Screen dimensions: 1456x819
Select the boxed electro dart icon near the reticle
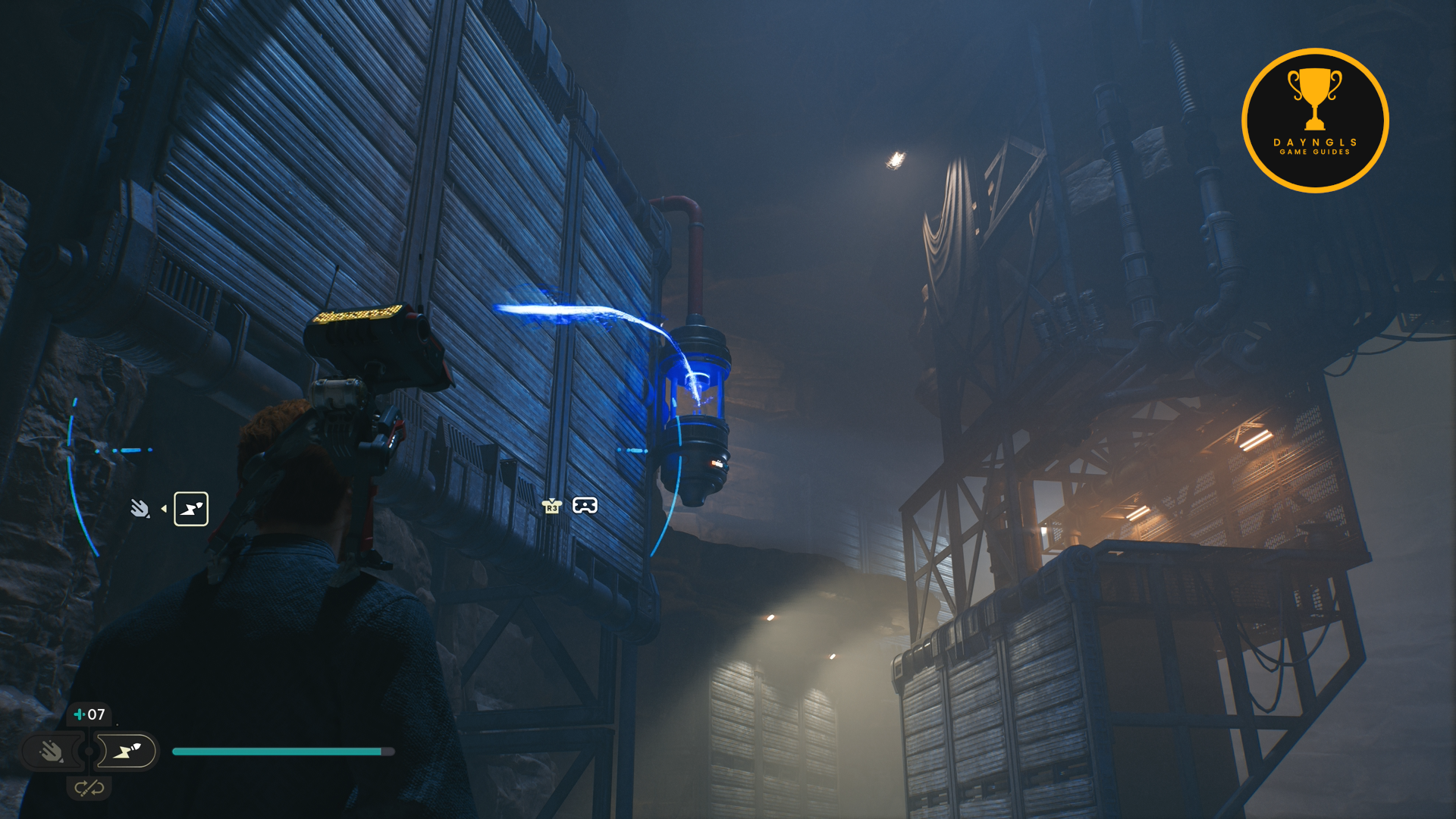pyautogui.click(x=191, y=509)
